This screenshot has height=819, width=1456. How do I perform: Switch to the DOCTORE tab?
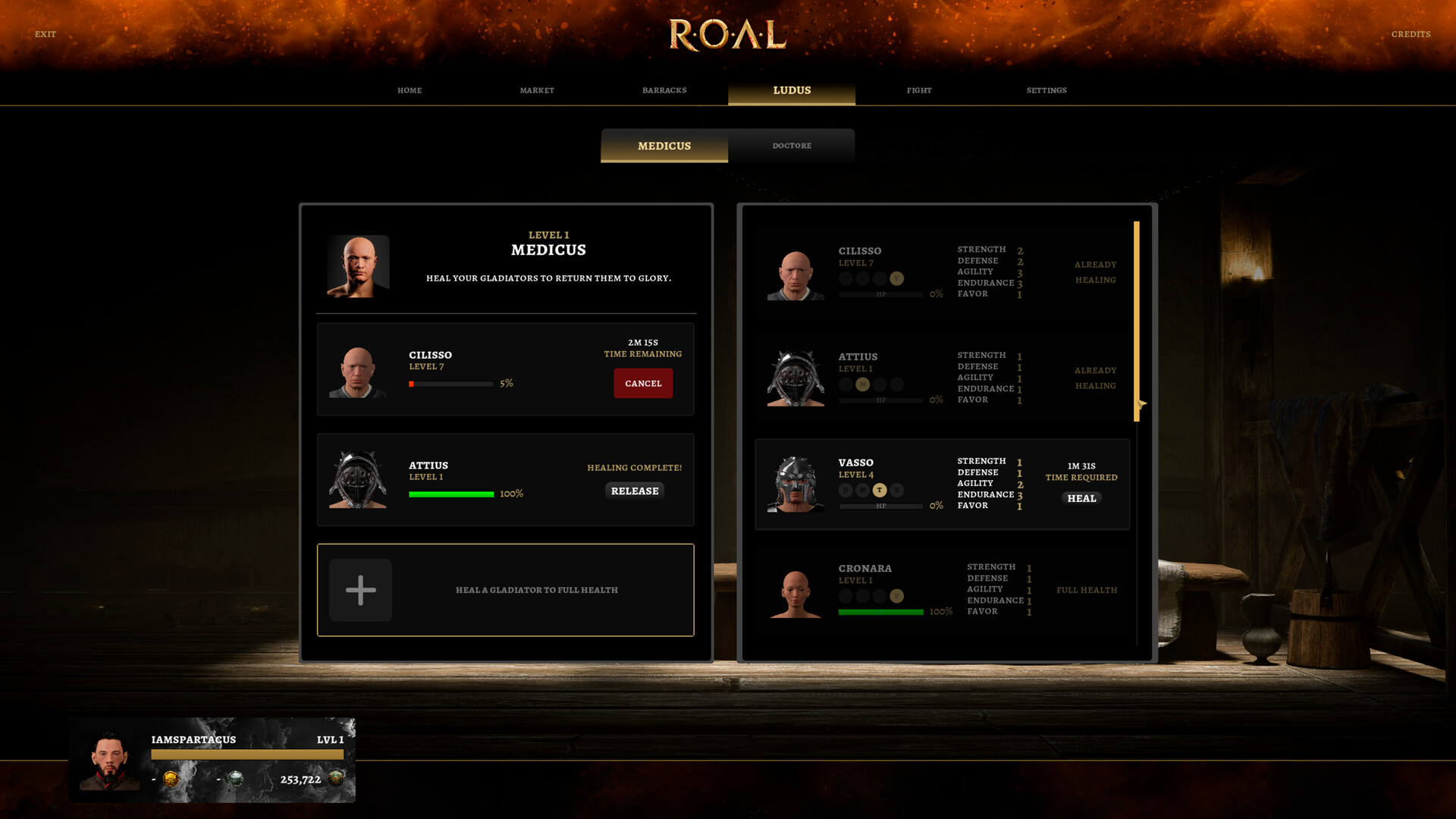[x=792, y=145]
